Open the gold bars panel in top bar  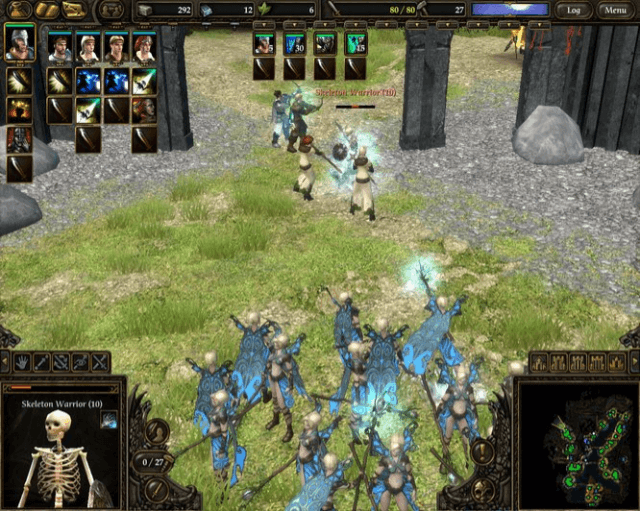[47, 10]
